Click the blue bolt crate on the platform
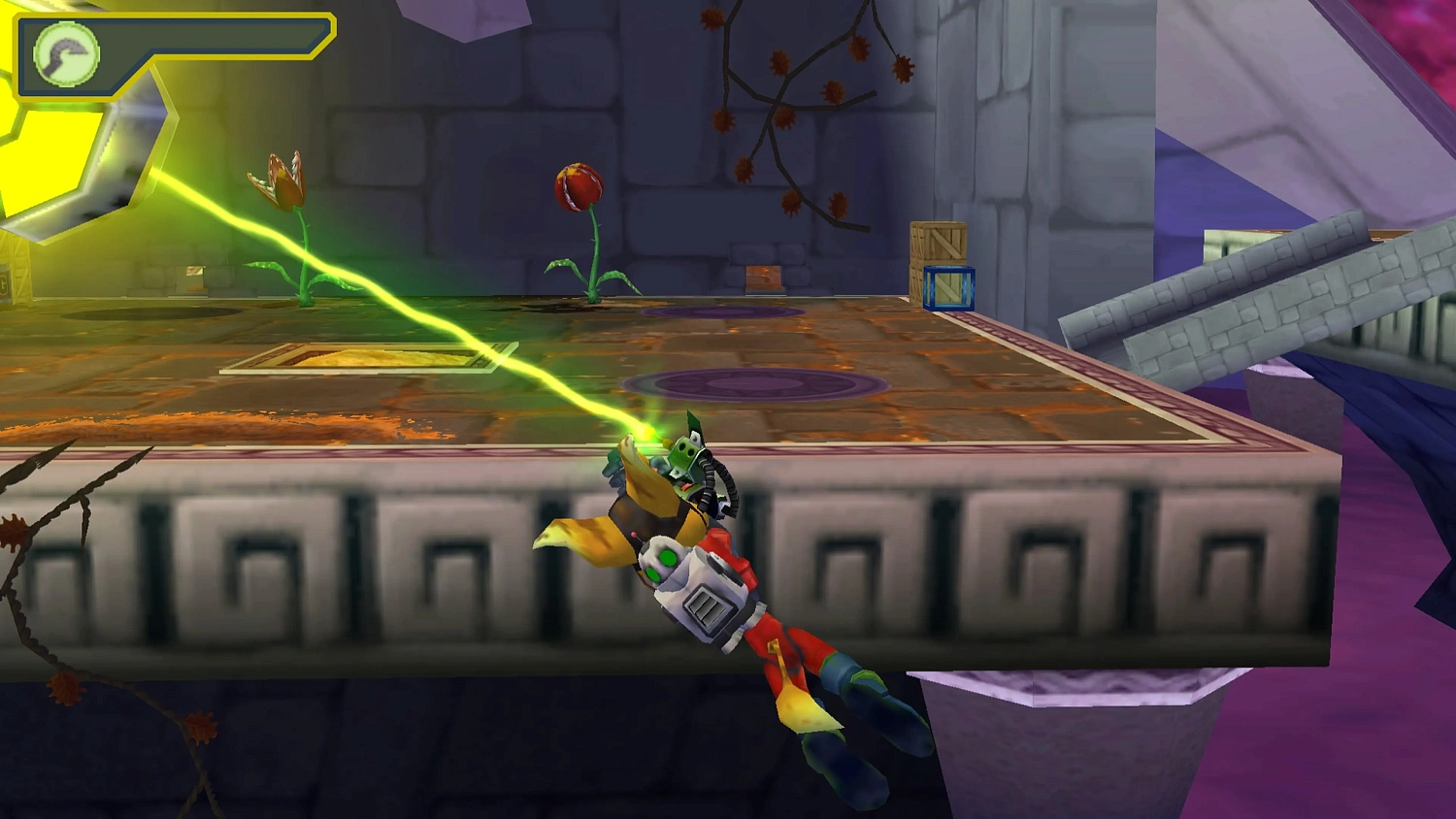 point(949,288)
